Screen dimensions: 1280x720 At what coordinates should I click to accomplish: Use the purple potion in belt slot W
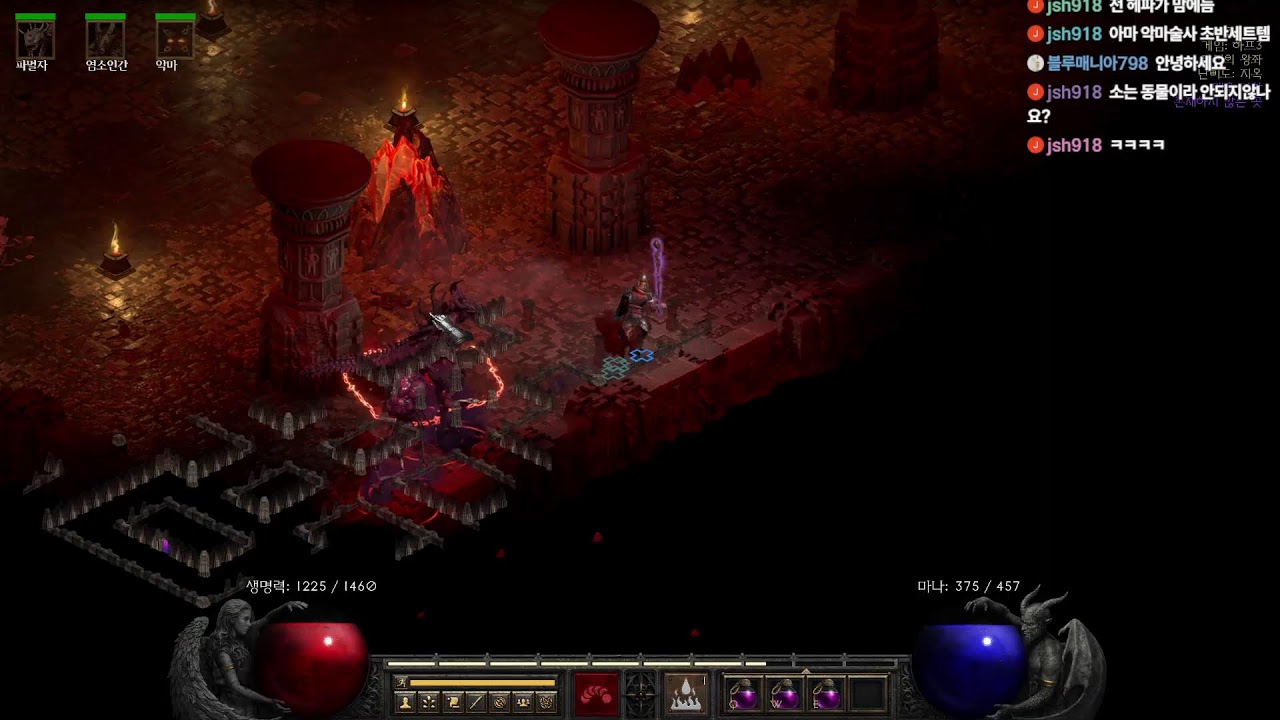785,694
